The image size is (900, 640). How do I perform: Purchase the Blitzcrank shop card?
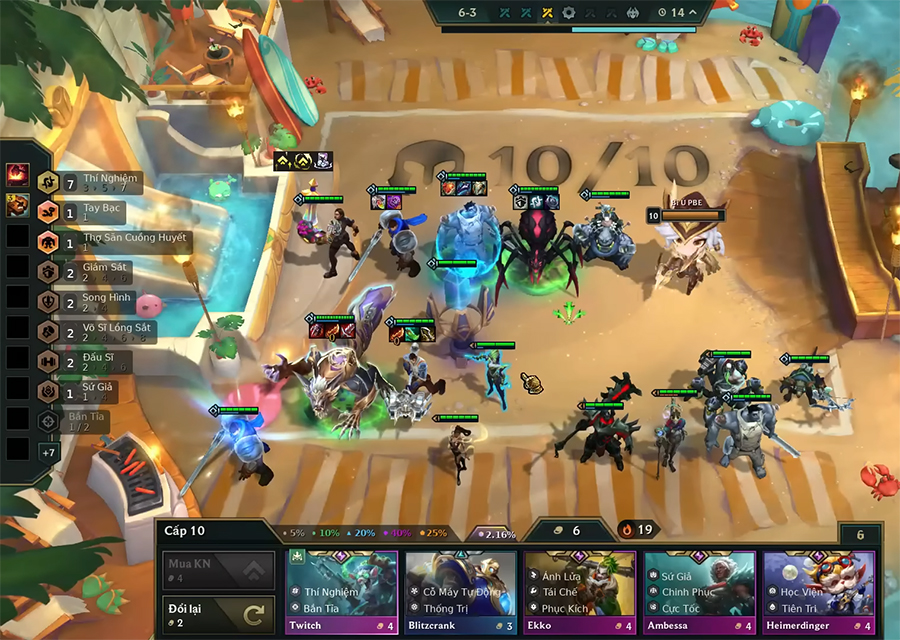[x=460, y=590]
